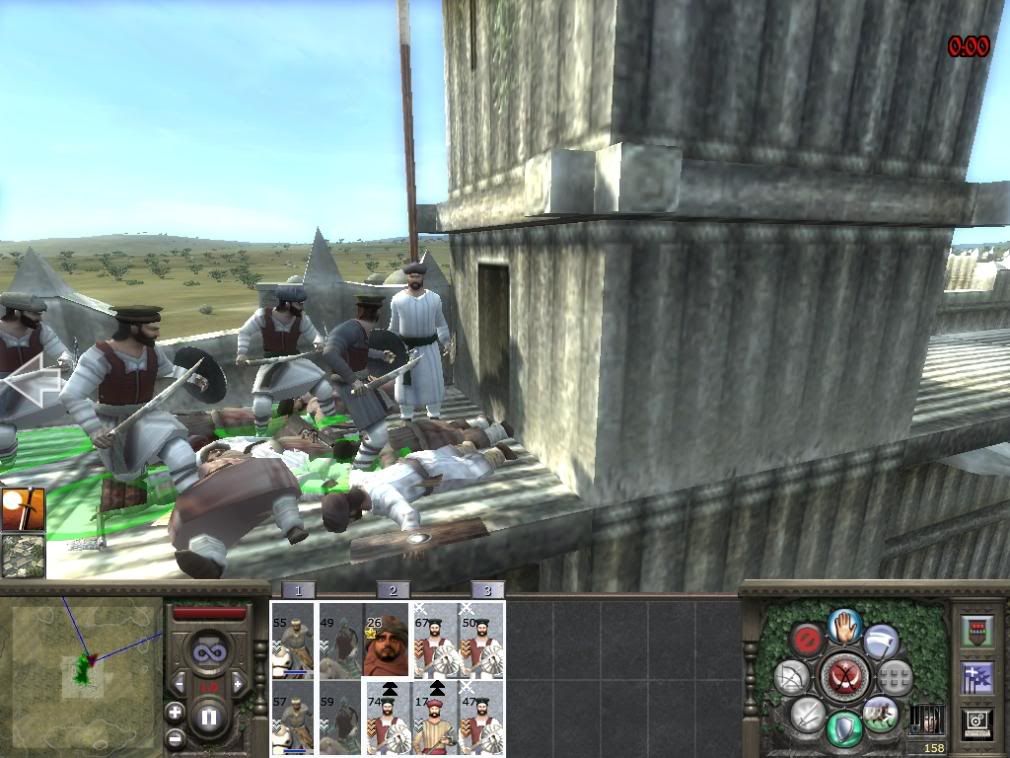Zoom in the minimap with plus button
Viewport: 1010px width, 758px height.
(175, 713)
